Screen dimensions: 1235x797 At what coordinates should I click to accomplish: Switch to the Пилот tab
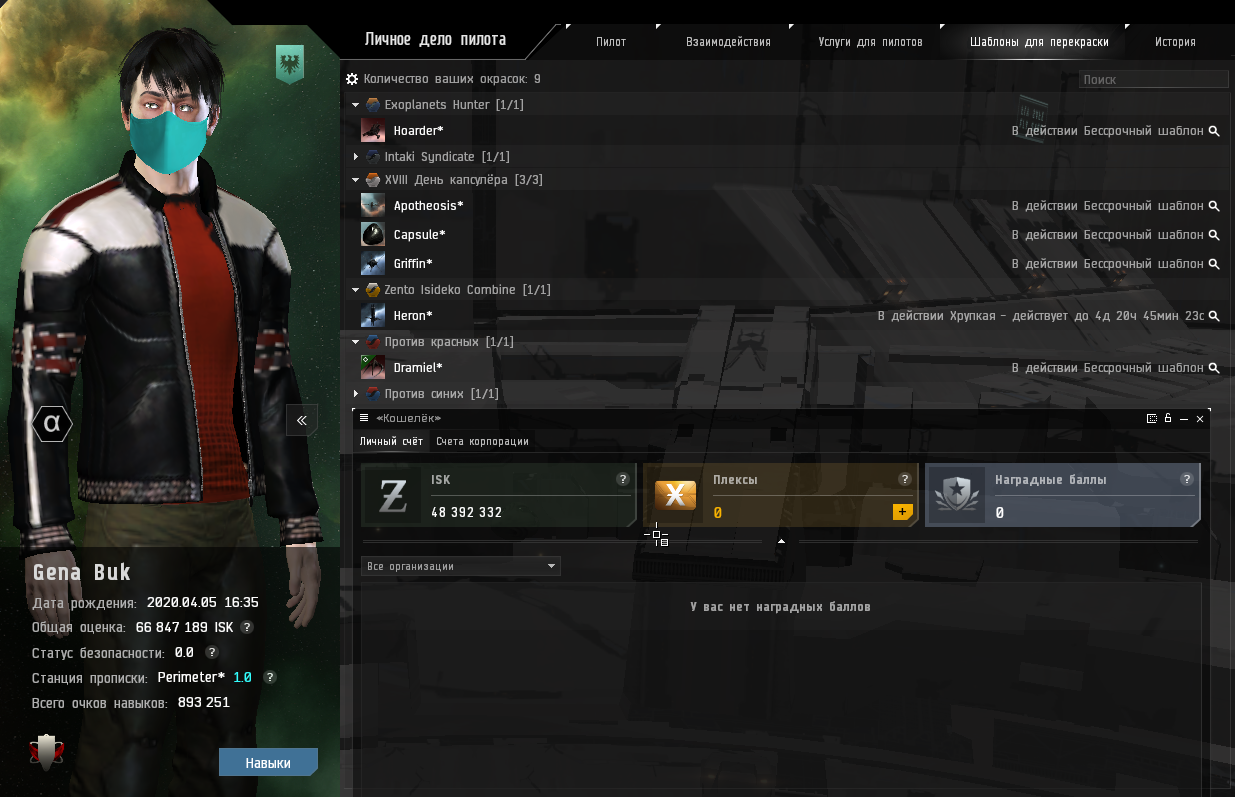tap(610, 42)
